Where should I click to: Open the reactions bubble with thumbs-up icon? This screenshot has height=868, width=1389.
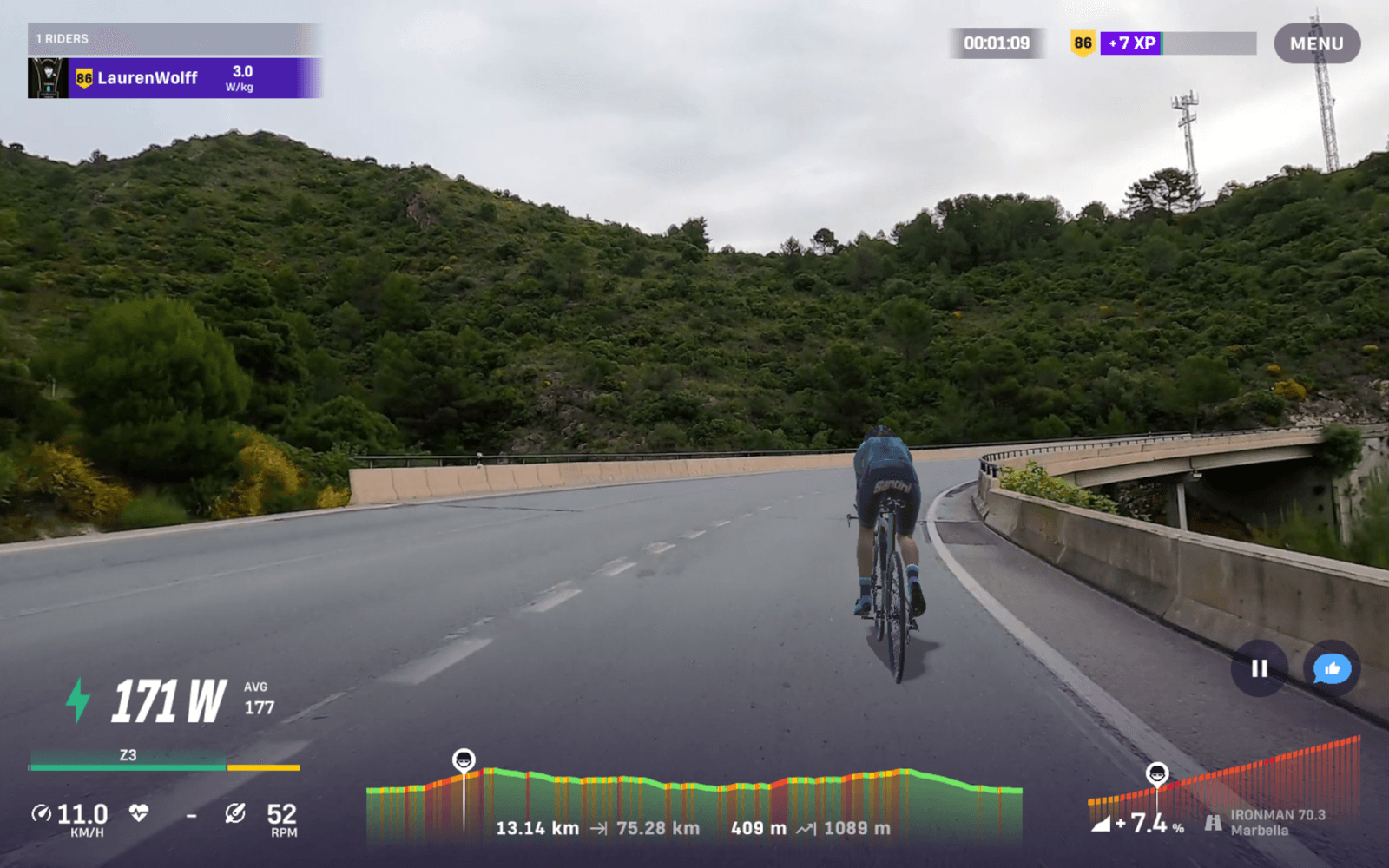point(1330,669)
